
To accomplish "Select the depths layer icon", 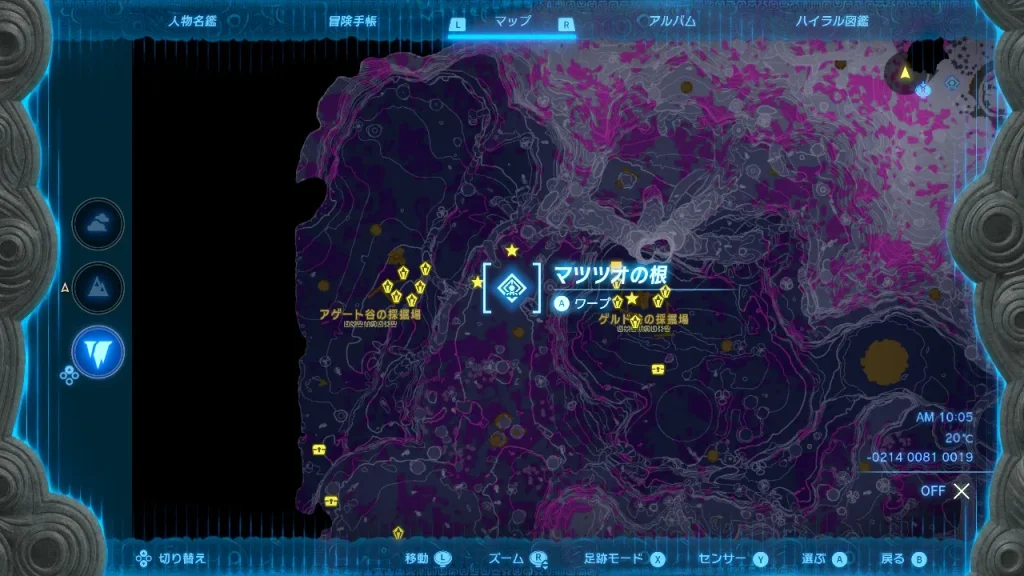I will (x=98, y=351).
